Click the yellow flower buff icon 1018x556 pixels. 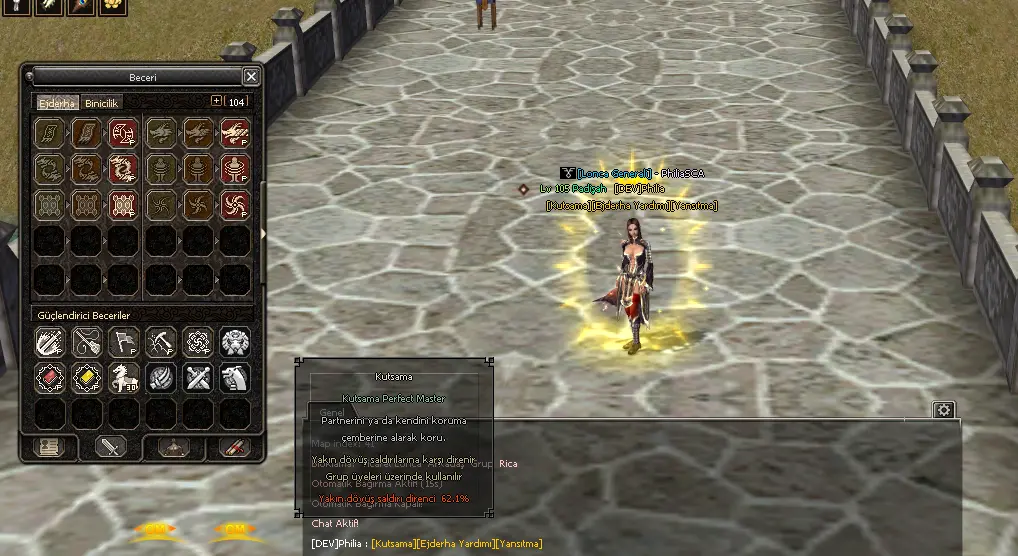pos(114,6)
